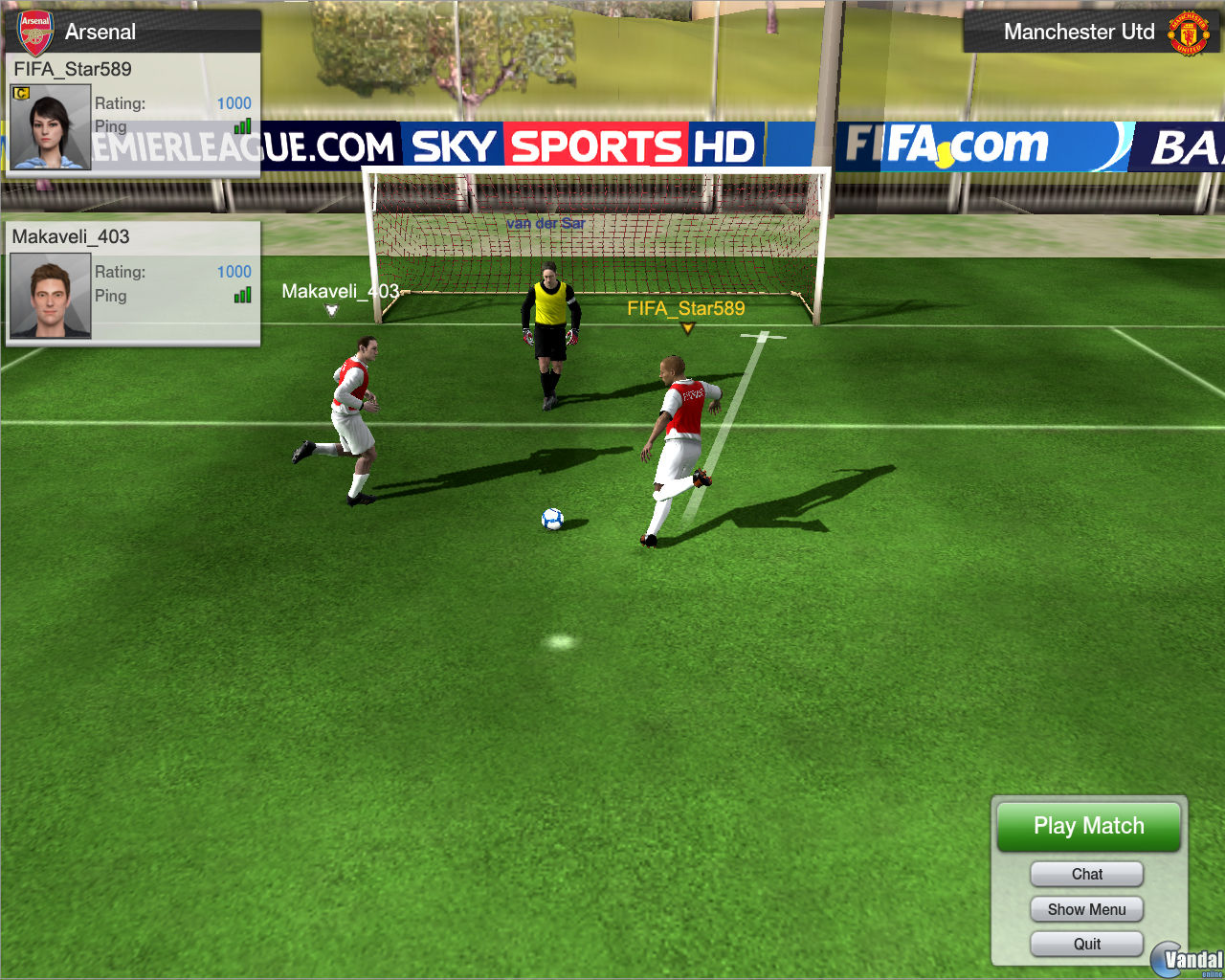Viewport: 1225px width, 980px height.
Task: Select Makaveli_403's avatar portrait
Action: [x=49, y=294]
